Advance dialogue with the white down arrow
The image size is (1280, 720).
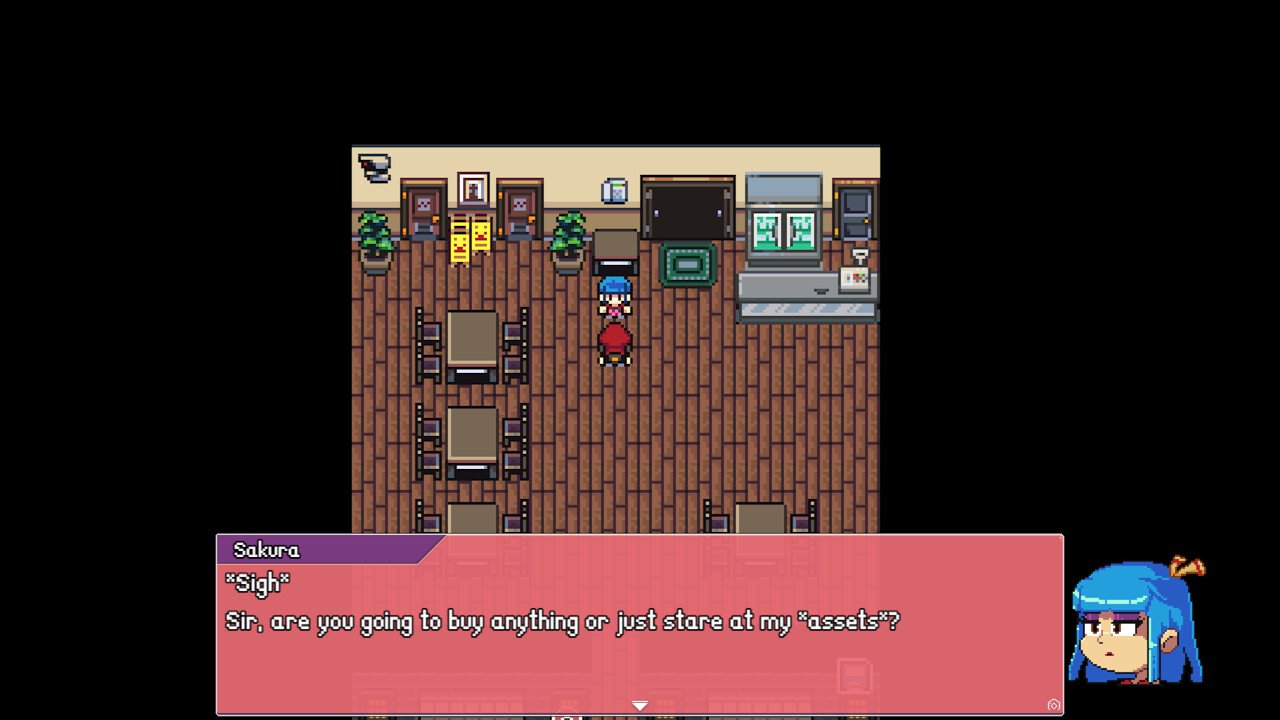[x=640, y=705]
